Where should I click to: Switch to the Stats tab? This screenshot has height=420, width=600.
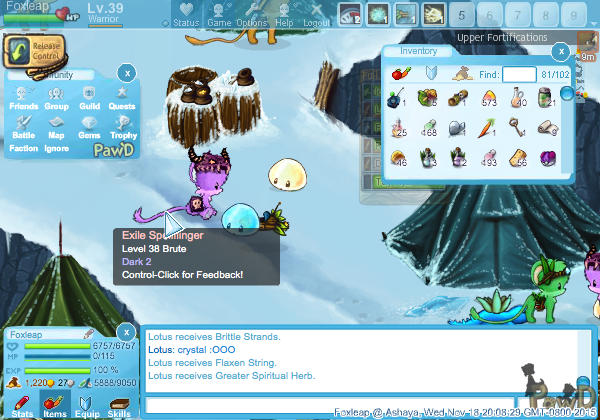(x=22, y=405)
